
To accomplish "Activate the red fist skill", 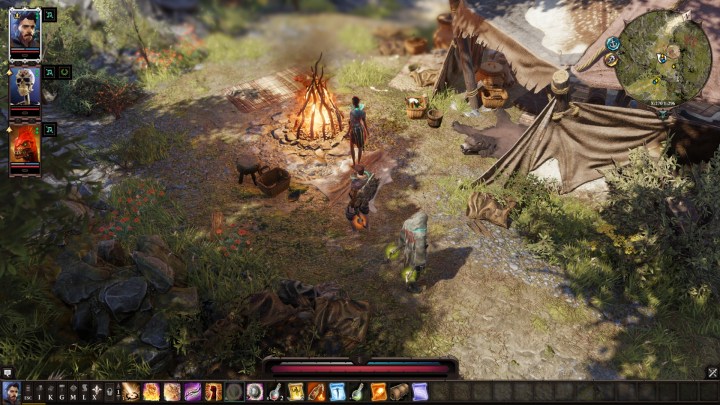I will [x=213, y=392].
